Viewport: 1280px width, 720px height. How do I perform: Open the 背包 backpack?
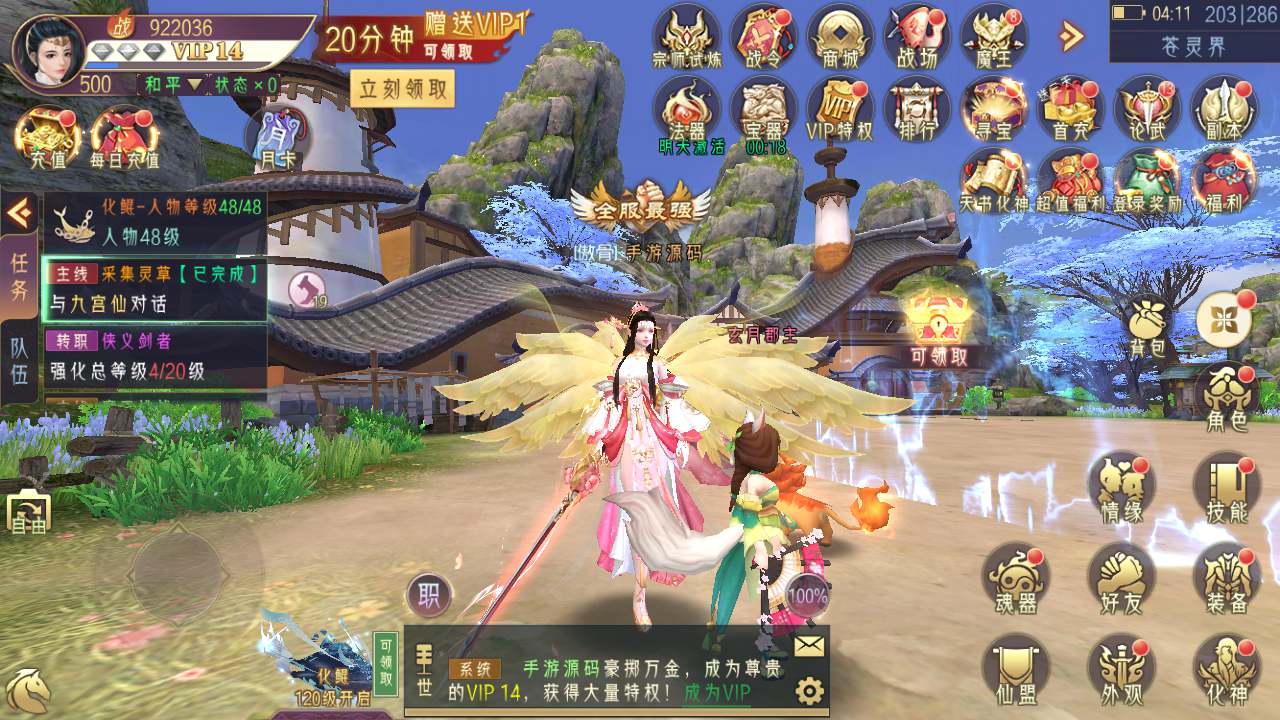pos(1147,328)
